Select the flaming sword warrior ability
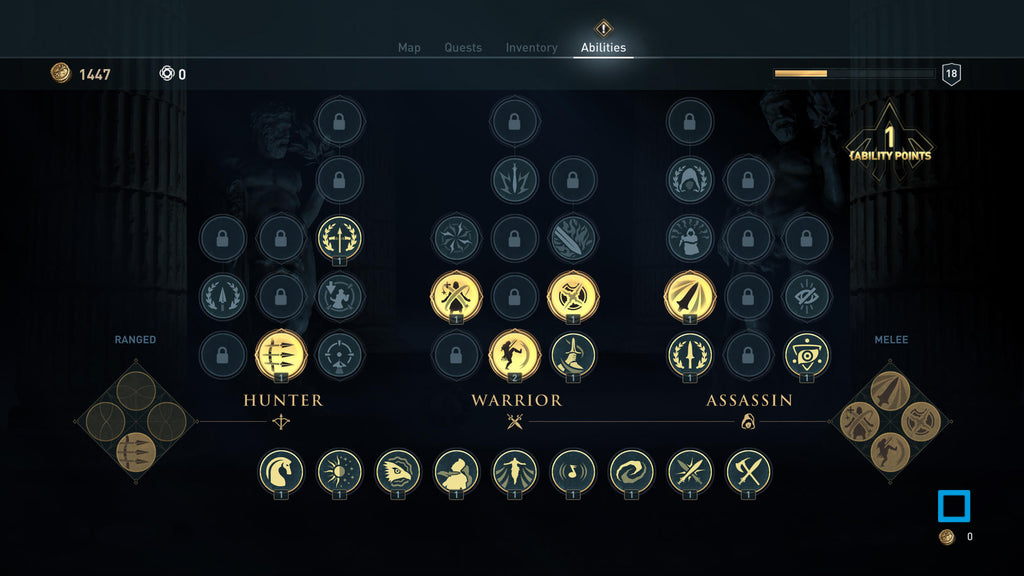1024x576 pixels. pos(573,239)
